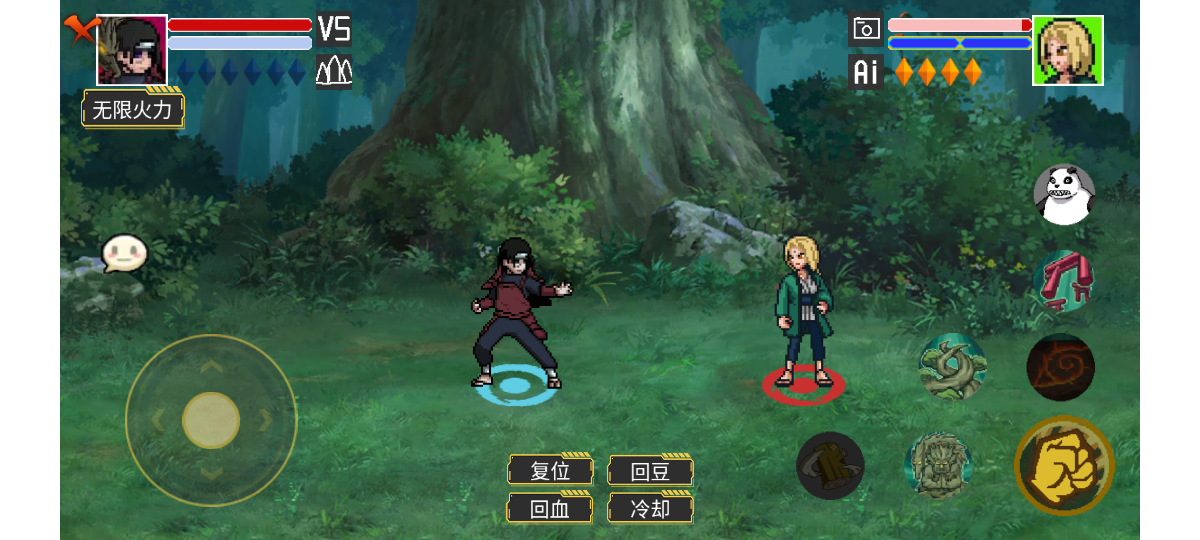Toggle the Ai control button
This screenshot has width=1200, height=540.
pos(866,71)
